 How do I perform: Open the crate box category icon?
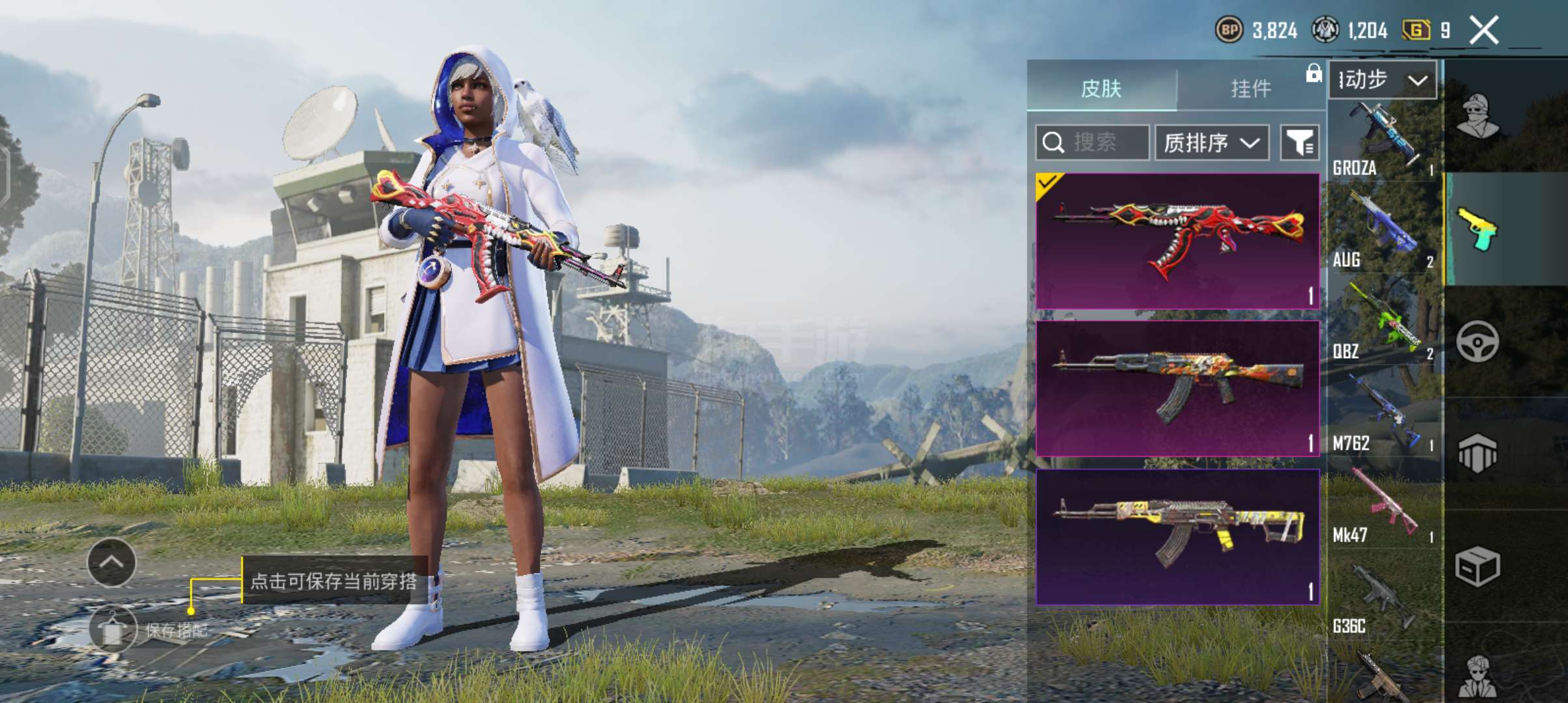pyautogui.click(x=1477, y=566)
